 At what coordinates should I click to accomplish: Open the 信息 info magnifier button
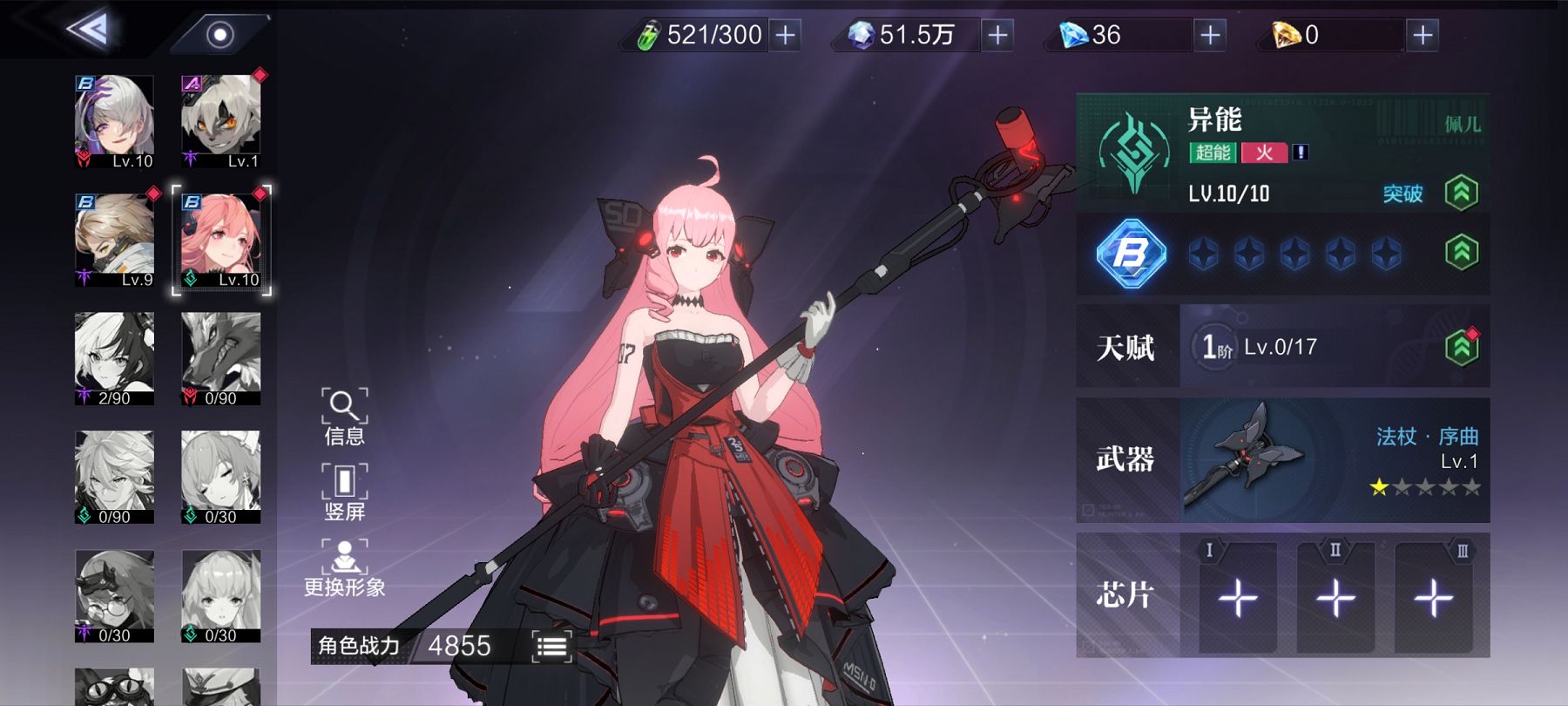click(x=344, y=416)
